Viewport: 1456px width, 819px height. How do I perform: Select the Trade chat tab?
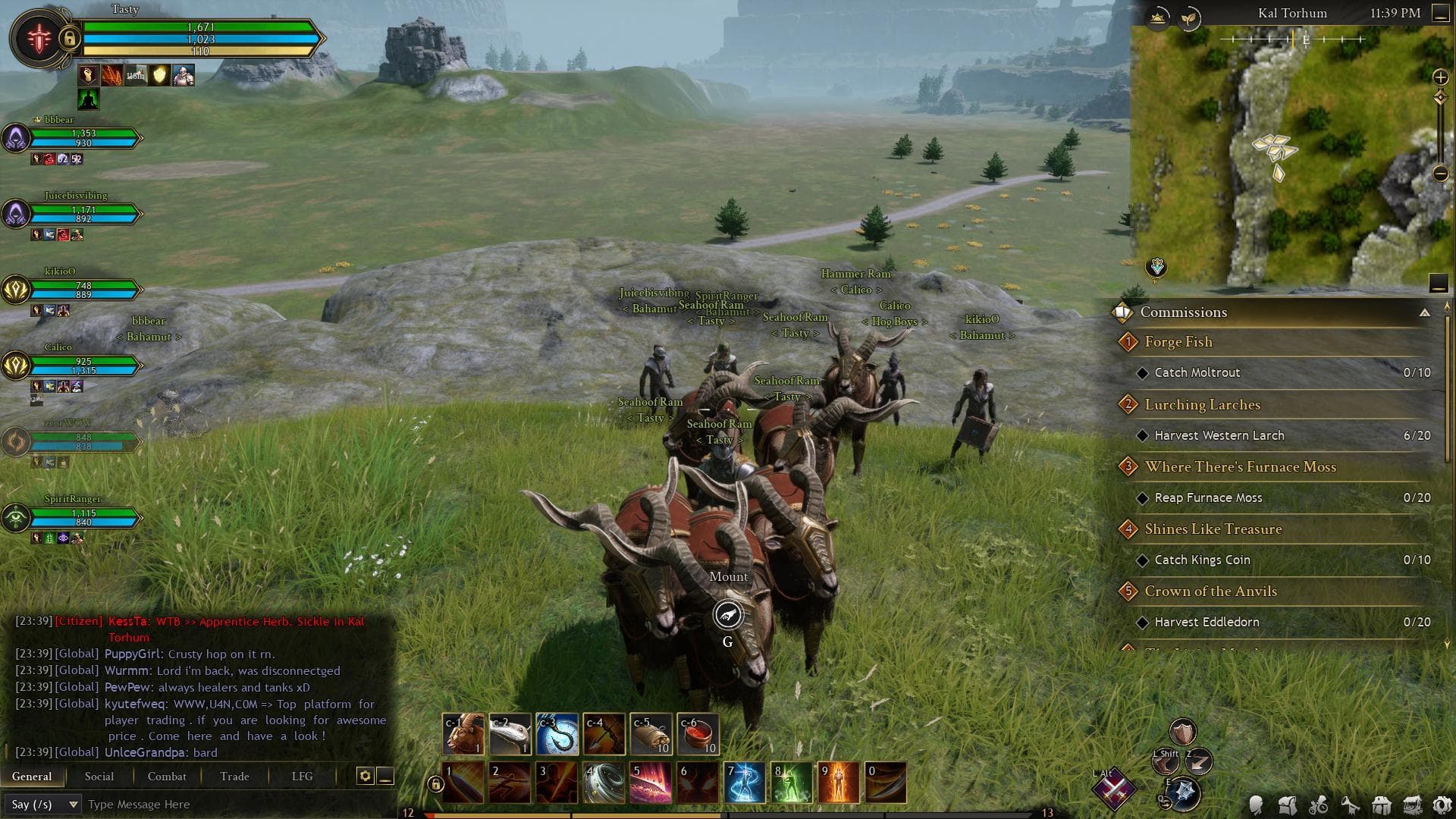234,776
